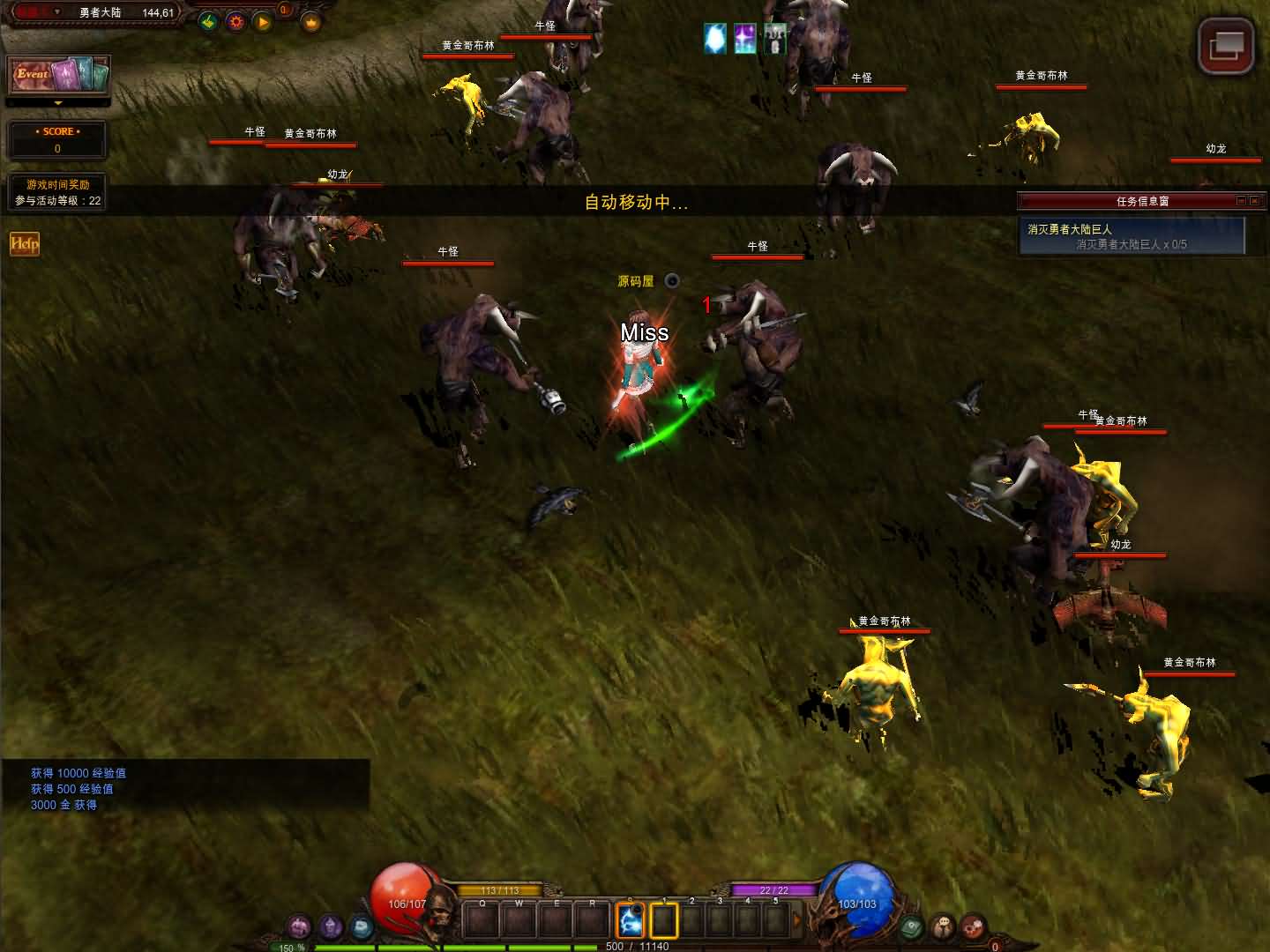Click the Help button
This screenshot has height=952, width=1270.
(x=25, y=244)
